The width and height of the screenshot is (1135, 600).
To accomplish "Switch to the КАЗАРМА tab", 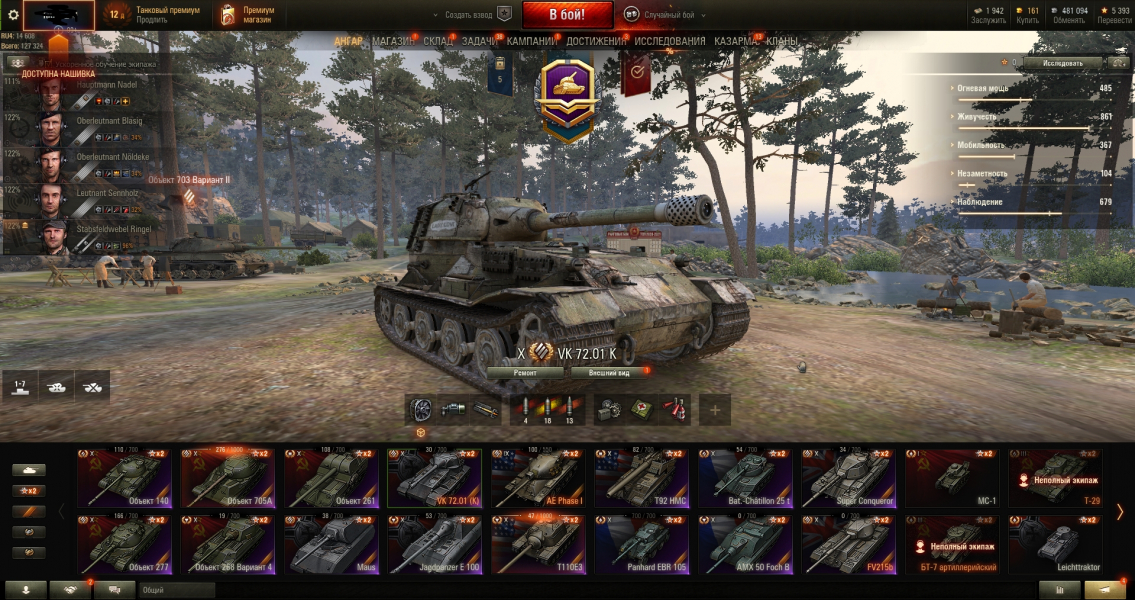I will 737,41.
